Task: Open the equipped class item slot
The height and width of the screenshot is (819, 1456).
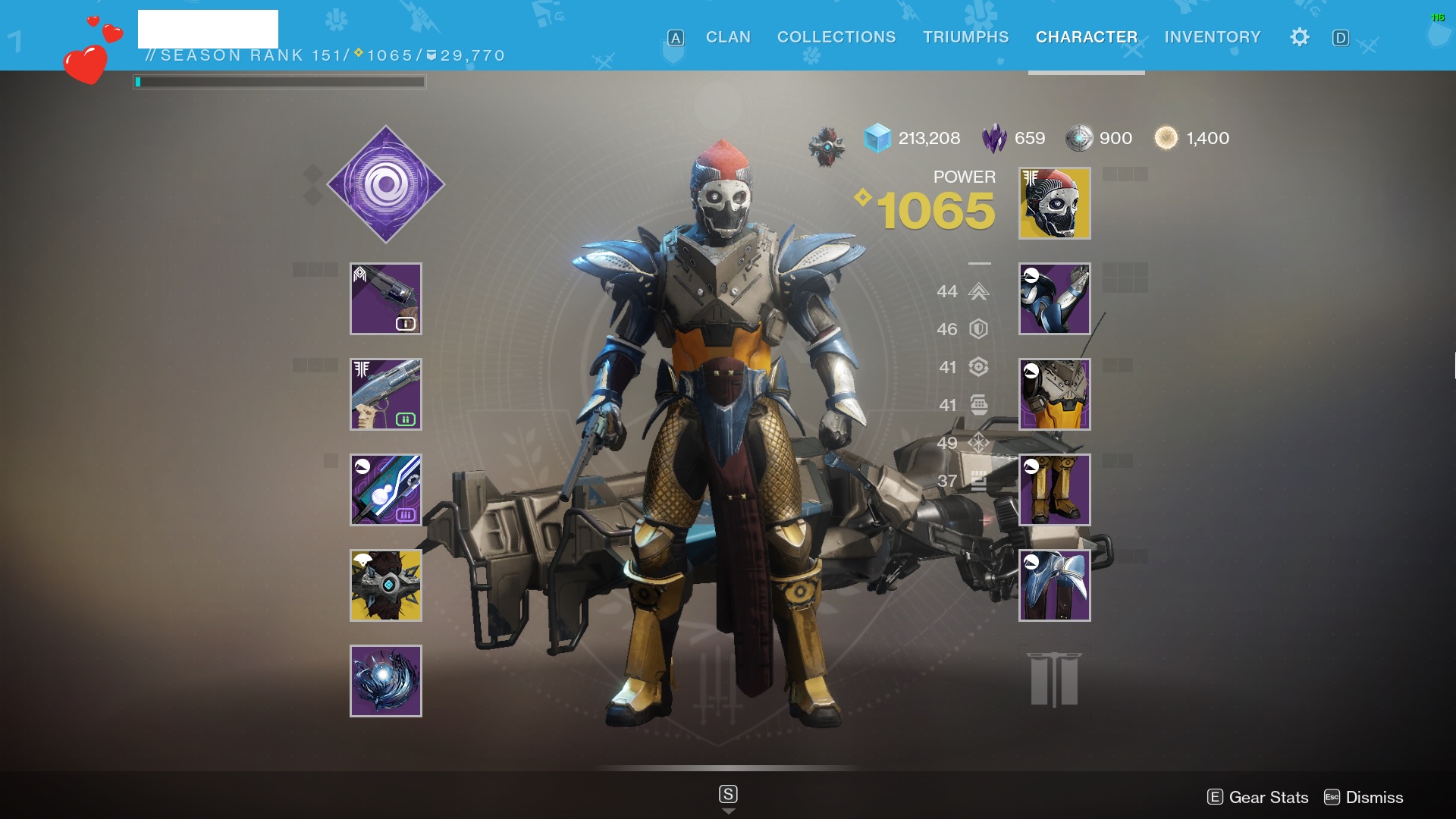Action: coord(1054,584)
